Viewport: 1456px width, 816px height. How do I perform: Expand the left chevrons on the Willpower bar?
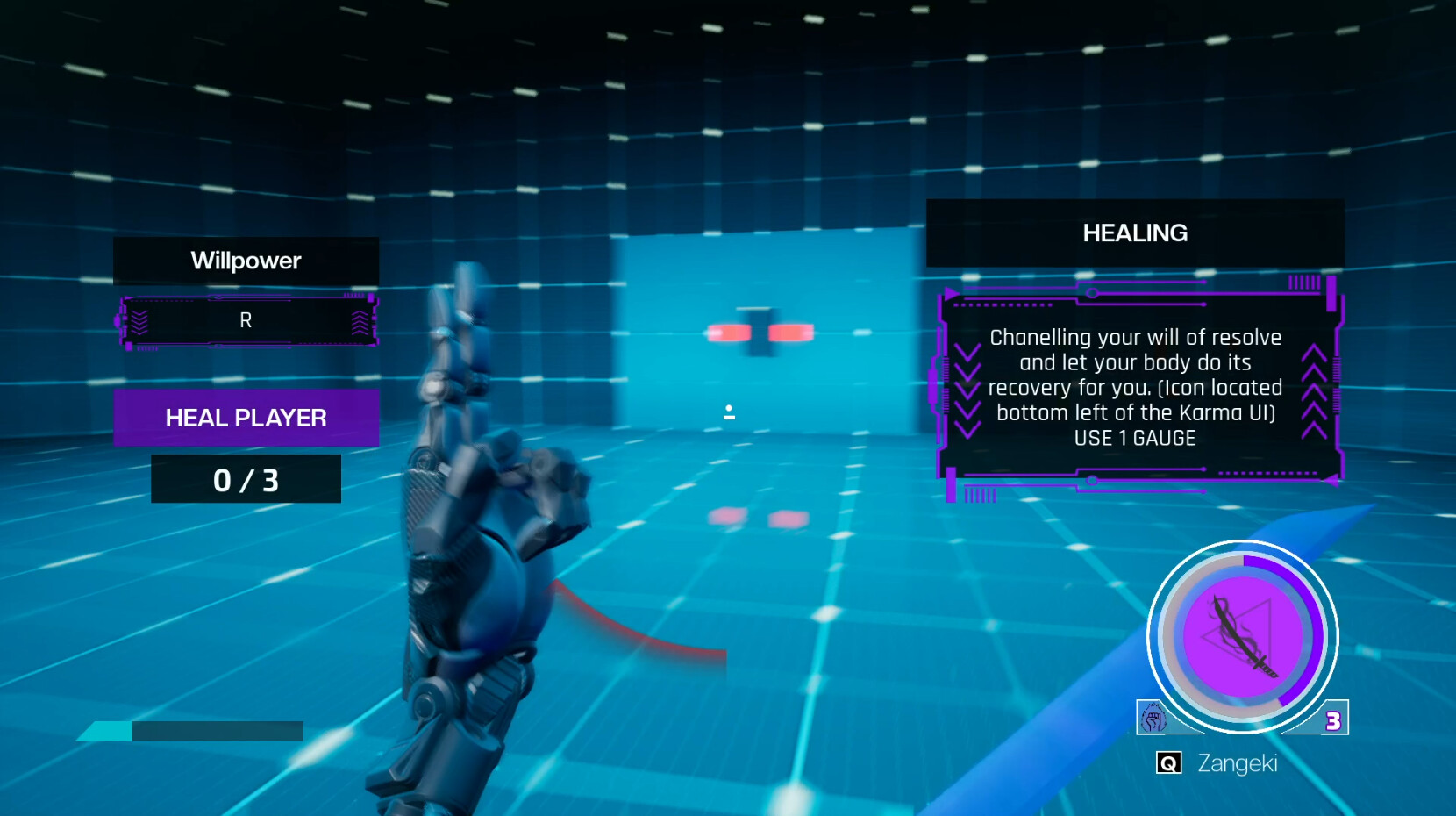[139, 320]
